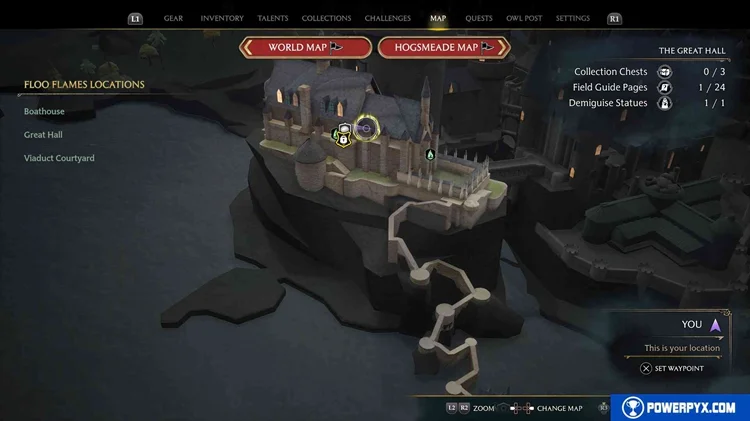
Task: Switch to the Inventory tab
Action: 222,18
